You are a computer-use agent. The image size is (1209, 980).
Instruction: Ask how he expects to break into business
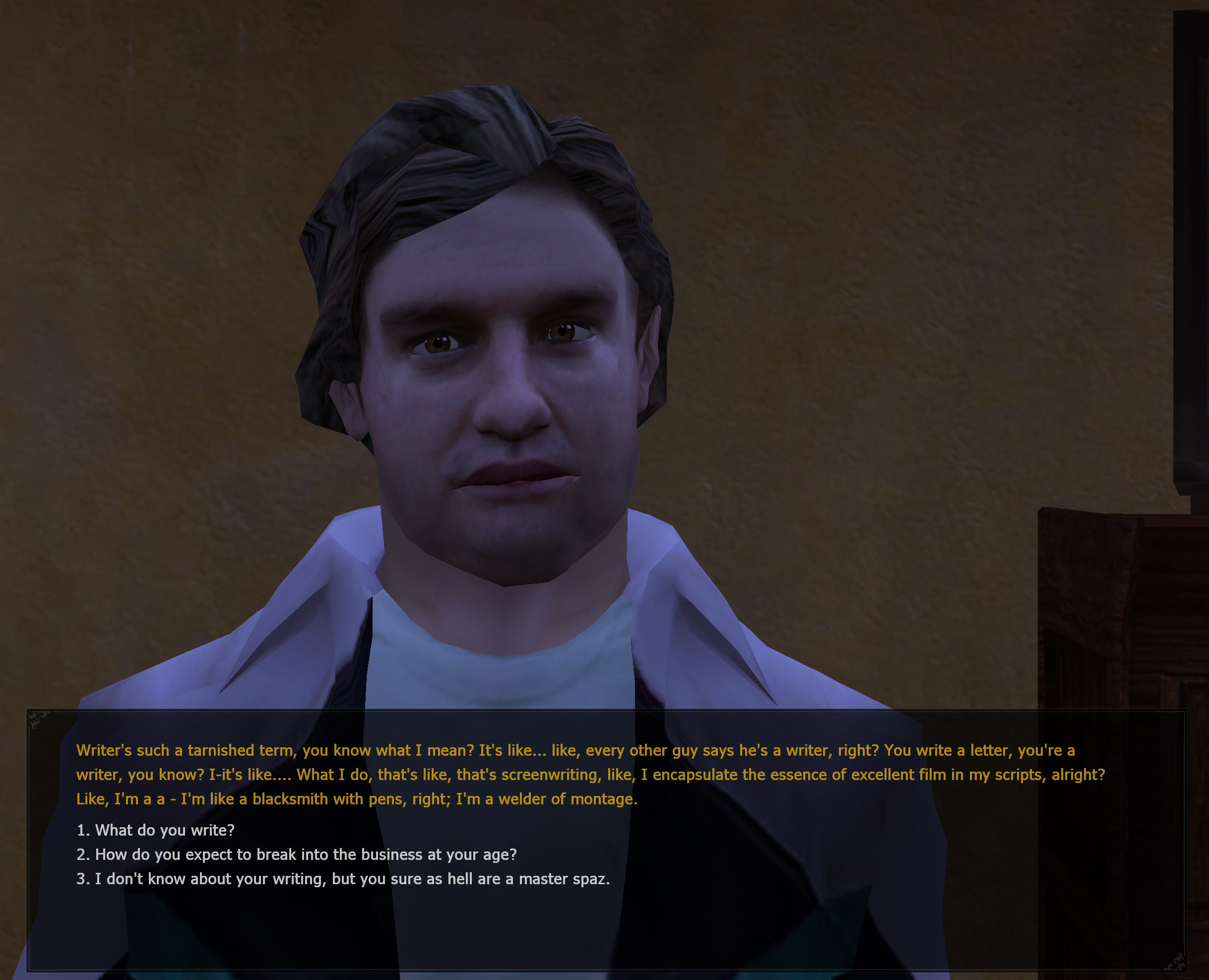[x=297, y=854]
